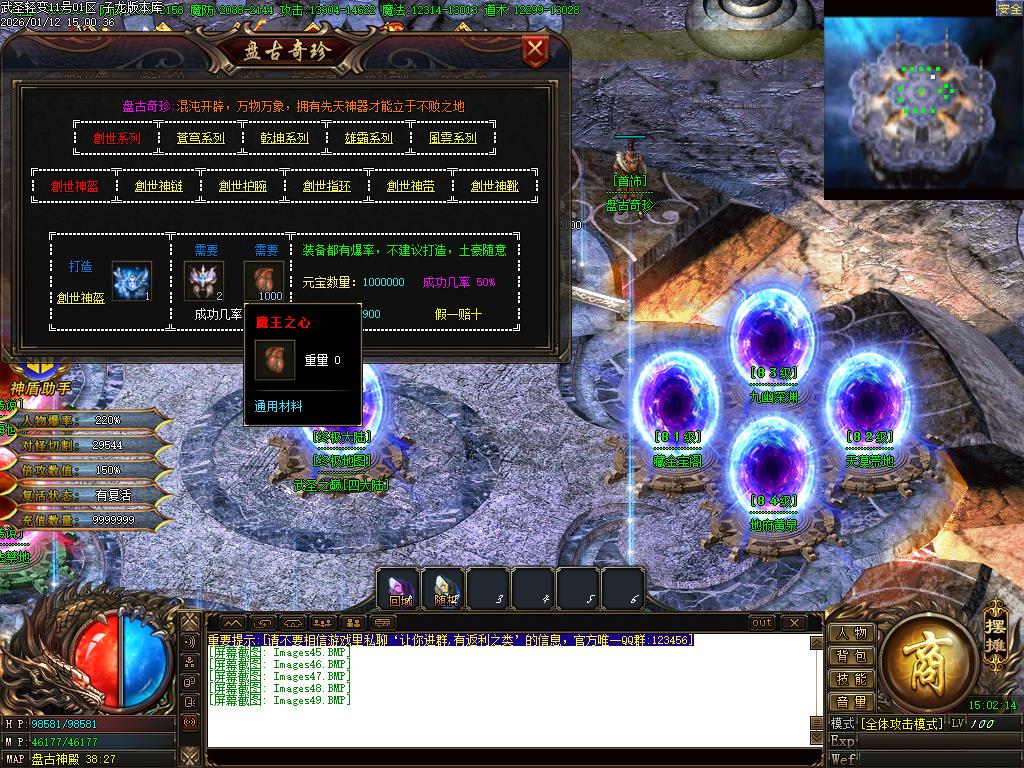Open the 背包 backpack

pos(851,656)
